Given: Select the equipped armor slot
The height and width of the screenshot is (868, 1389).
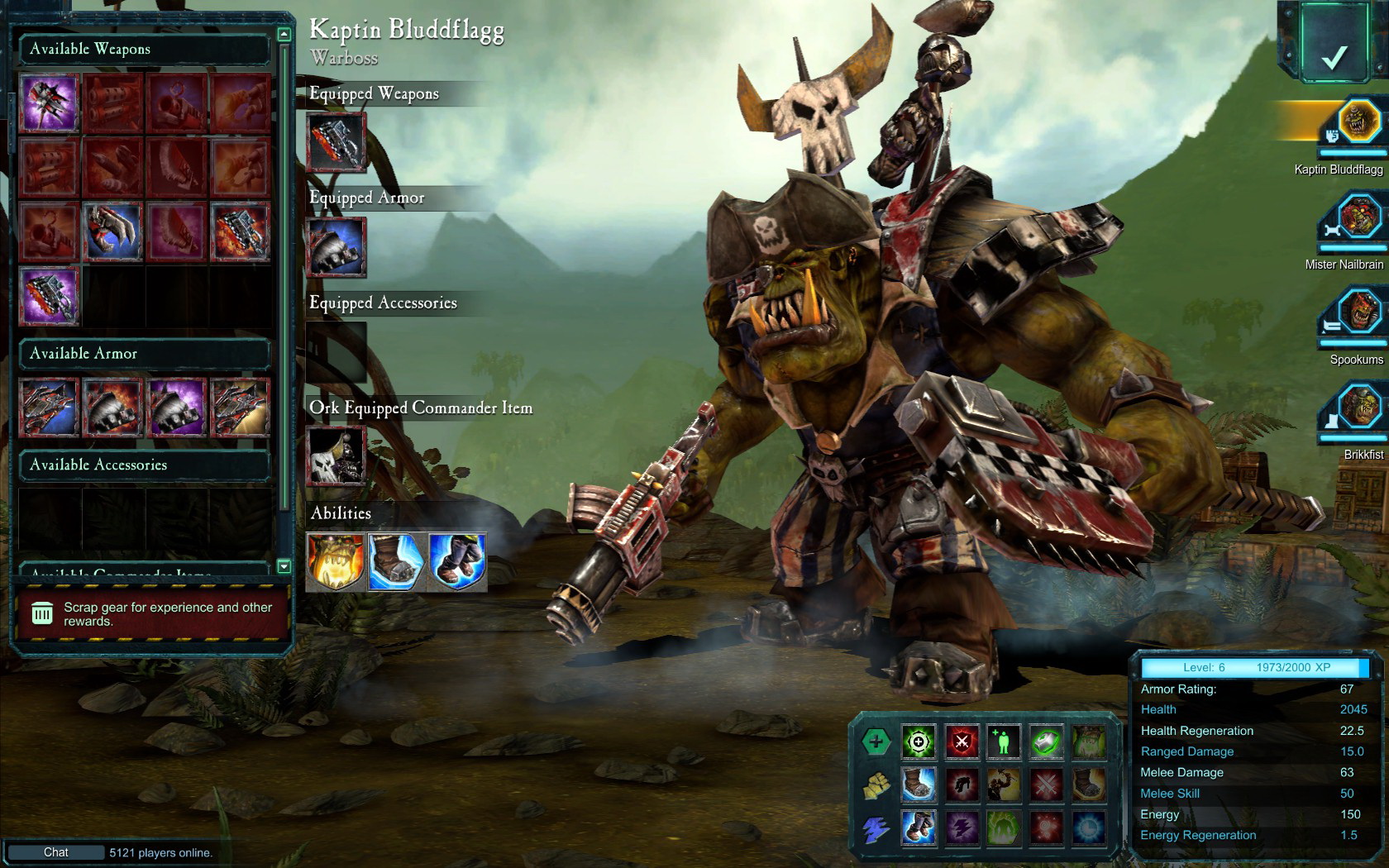Looking at the screenshot, I should click(x=337, y=247).
